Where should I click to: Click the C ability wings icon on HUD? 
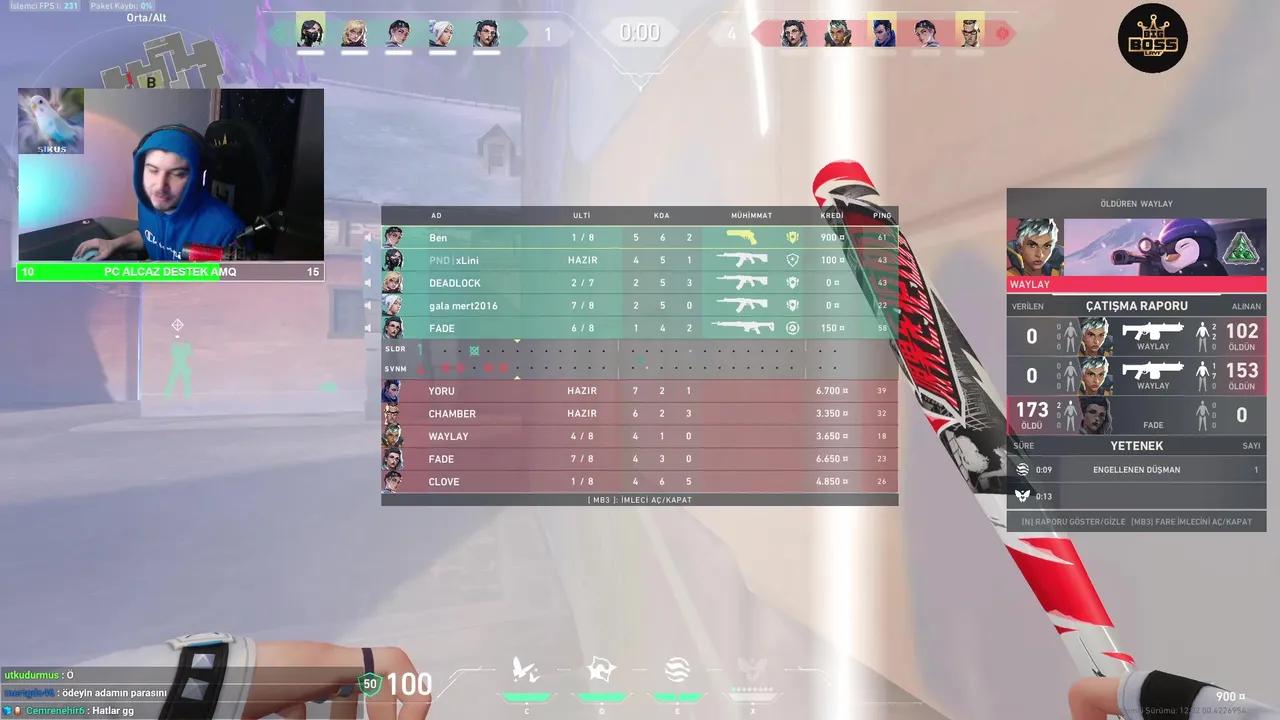pos(525,668)
